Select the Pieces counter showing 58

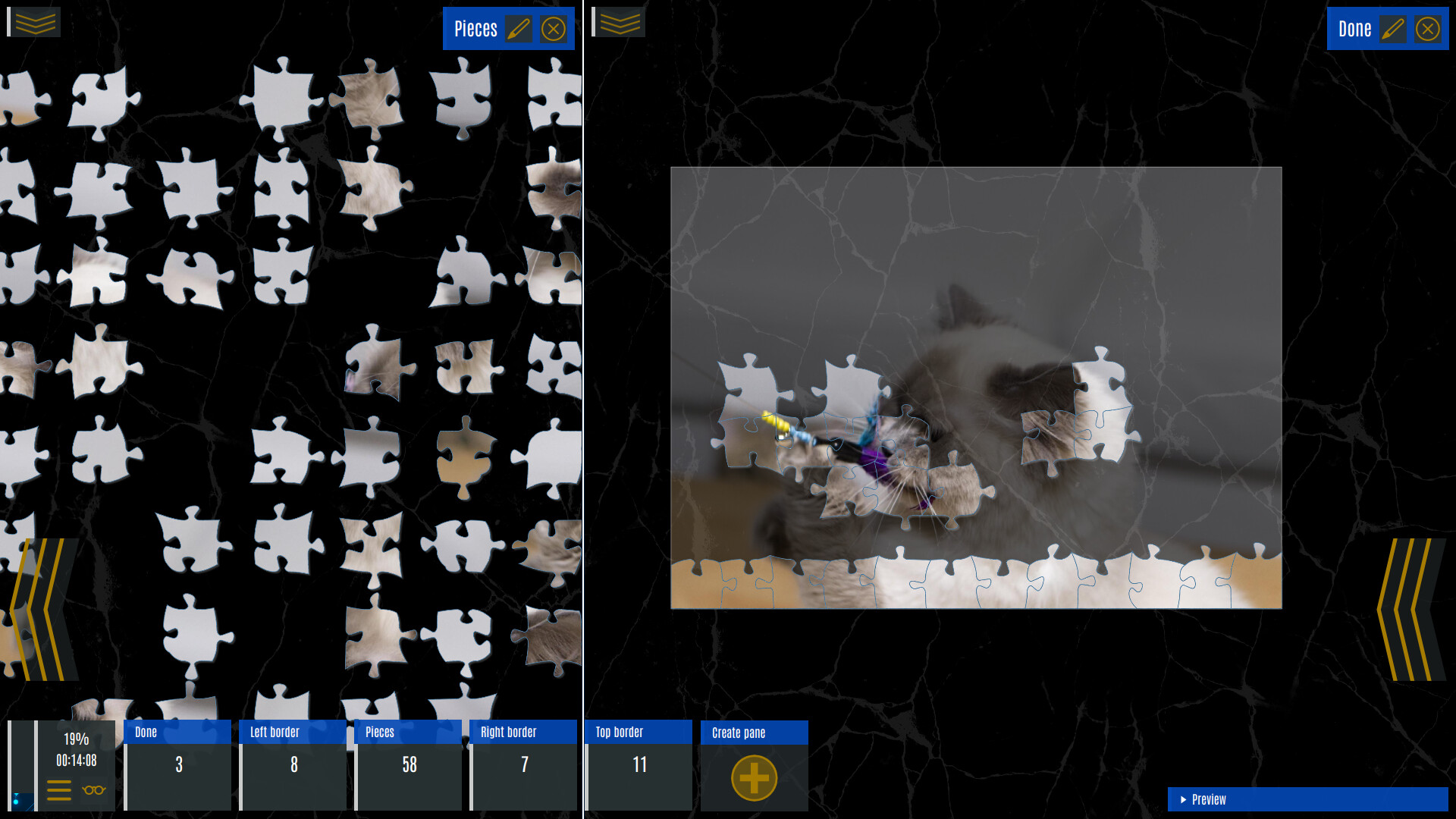tap(408, 766)
